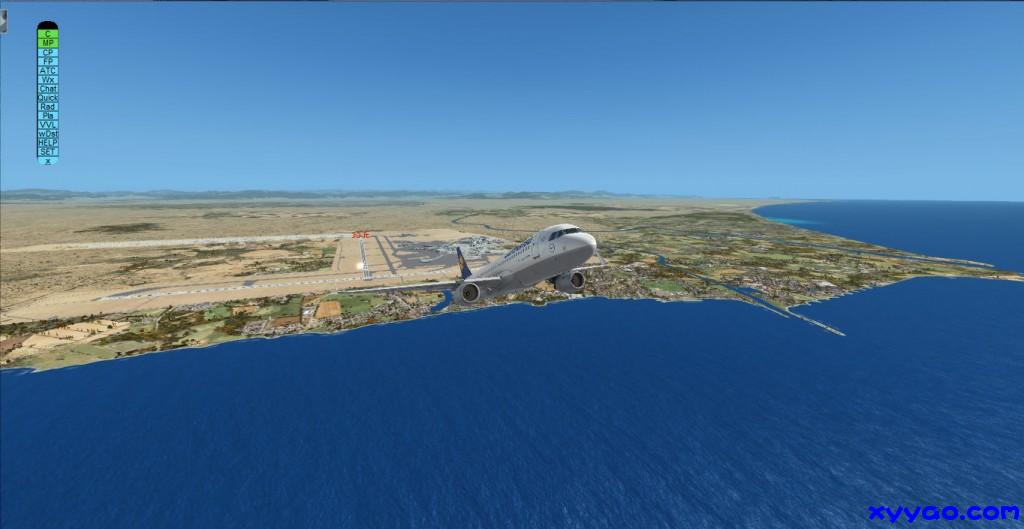Open the FP flight plan button

point(47,61)
